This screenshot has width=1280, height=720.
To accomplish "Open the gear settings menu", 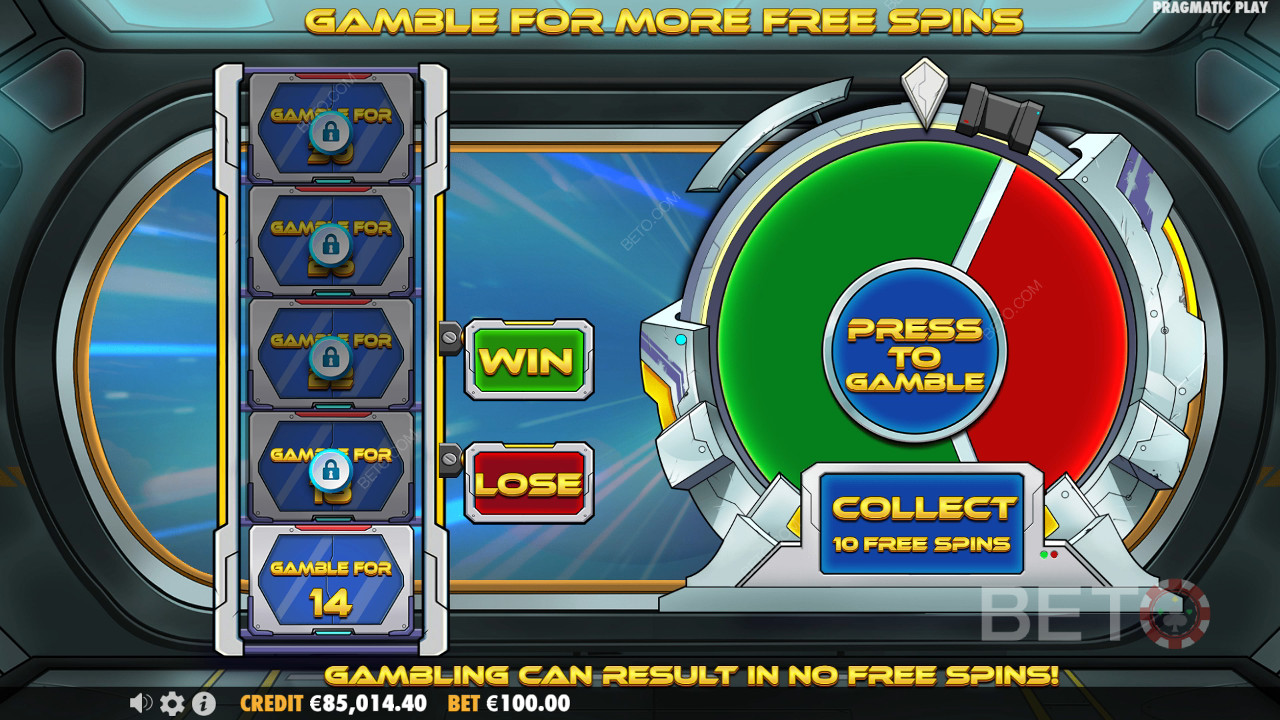I will coord(172,703).
